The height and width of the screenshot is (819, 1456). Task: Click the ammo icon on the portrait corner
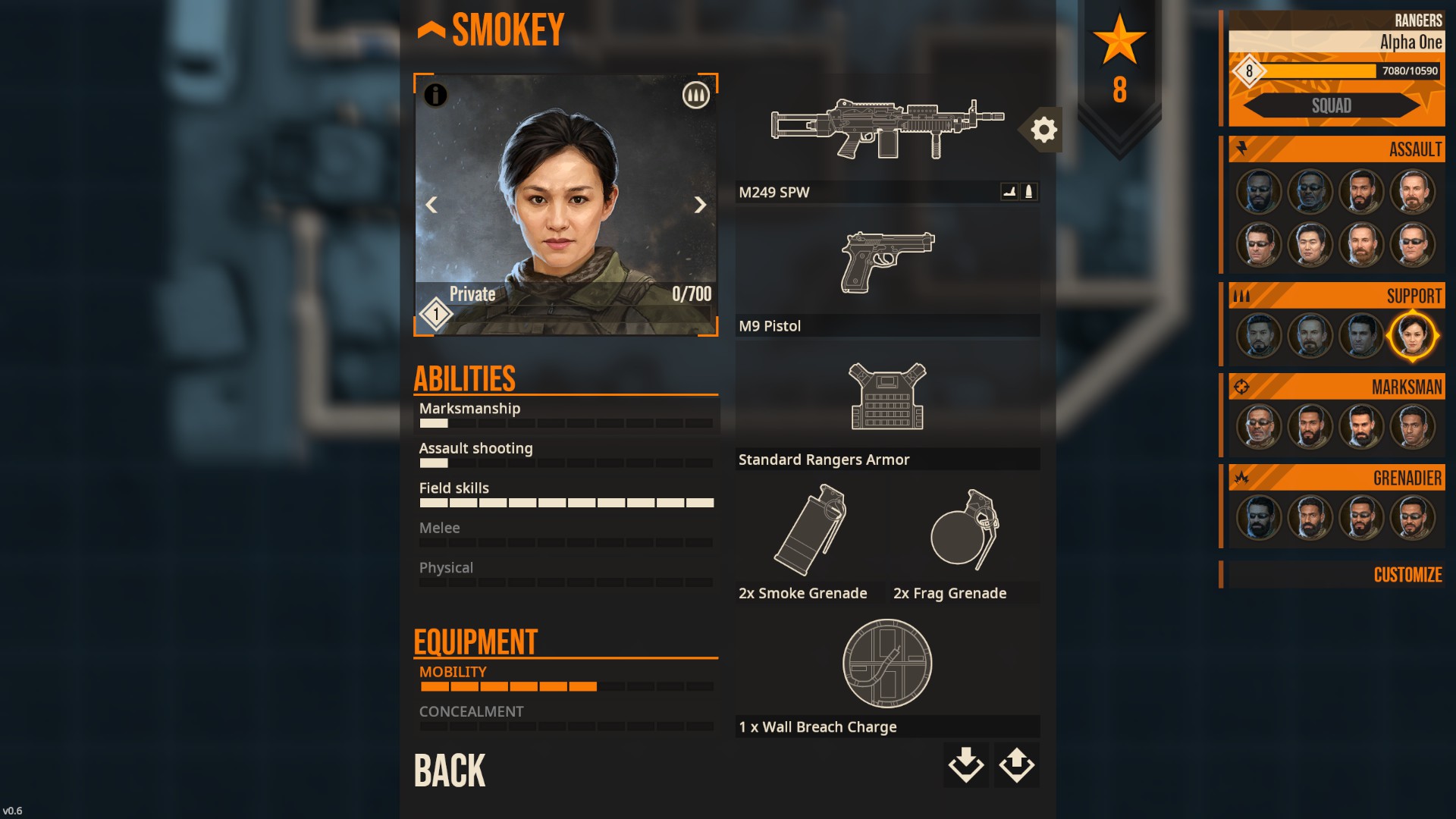click(696, 96)
